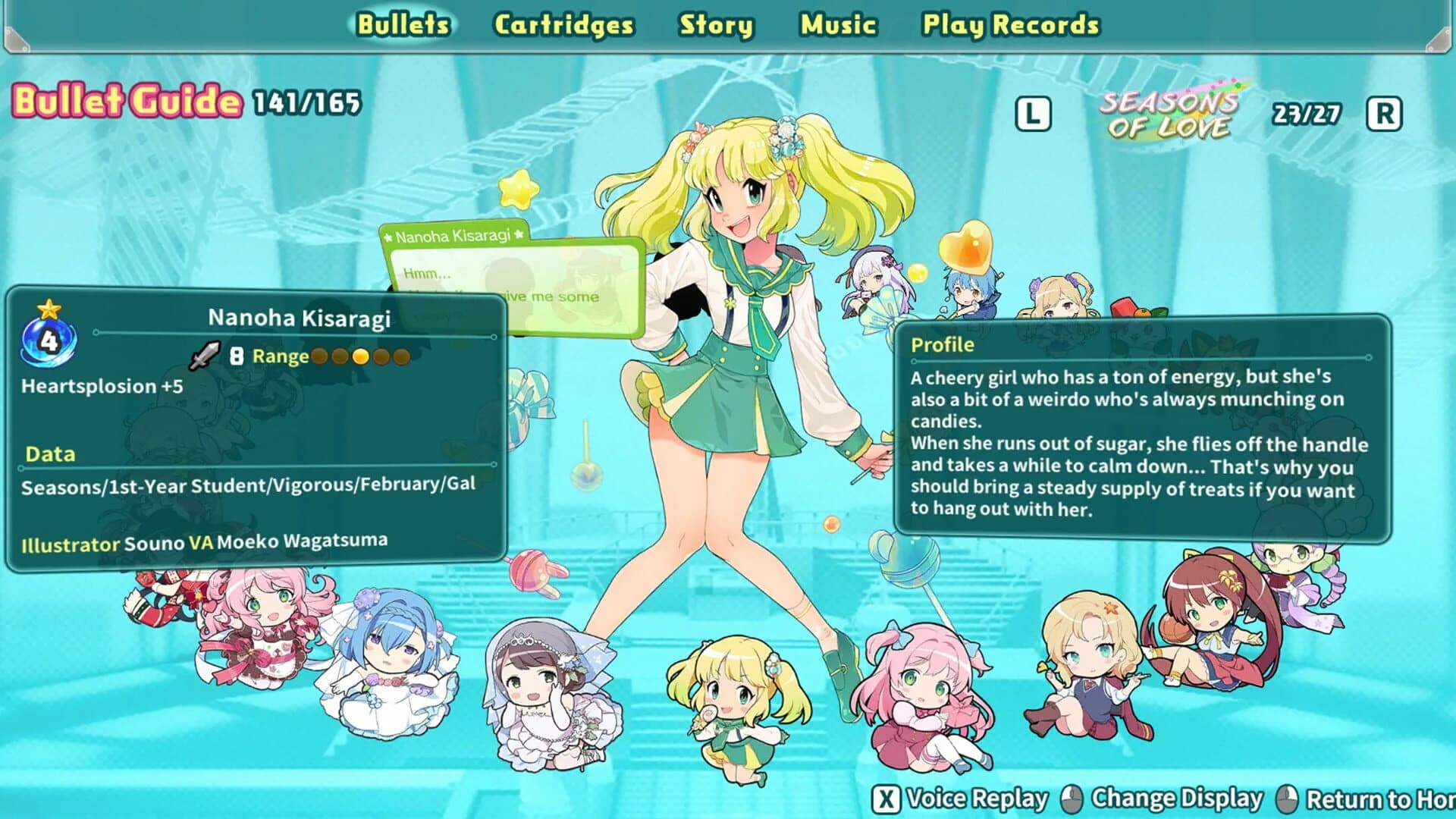The height and width of the screenshot is (819, 1456).
Task: Open the Story tab
Action: click(x=716, y=24)
